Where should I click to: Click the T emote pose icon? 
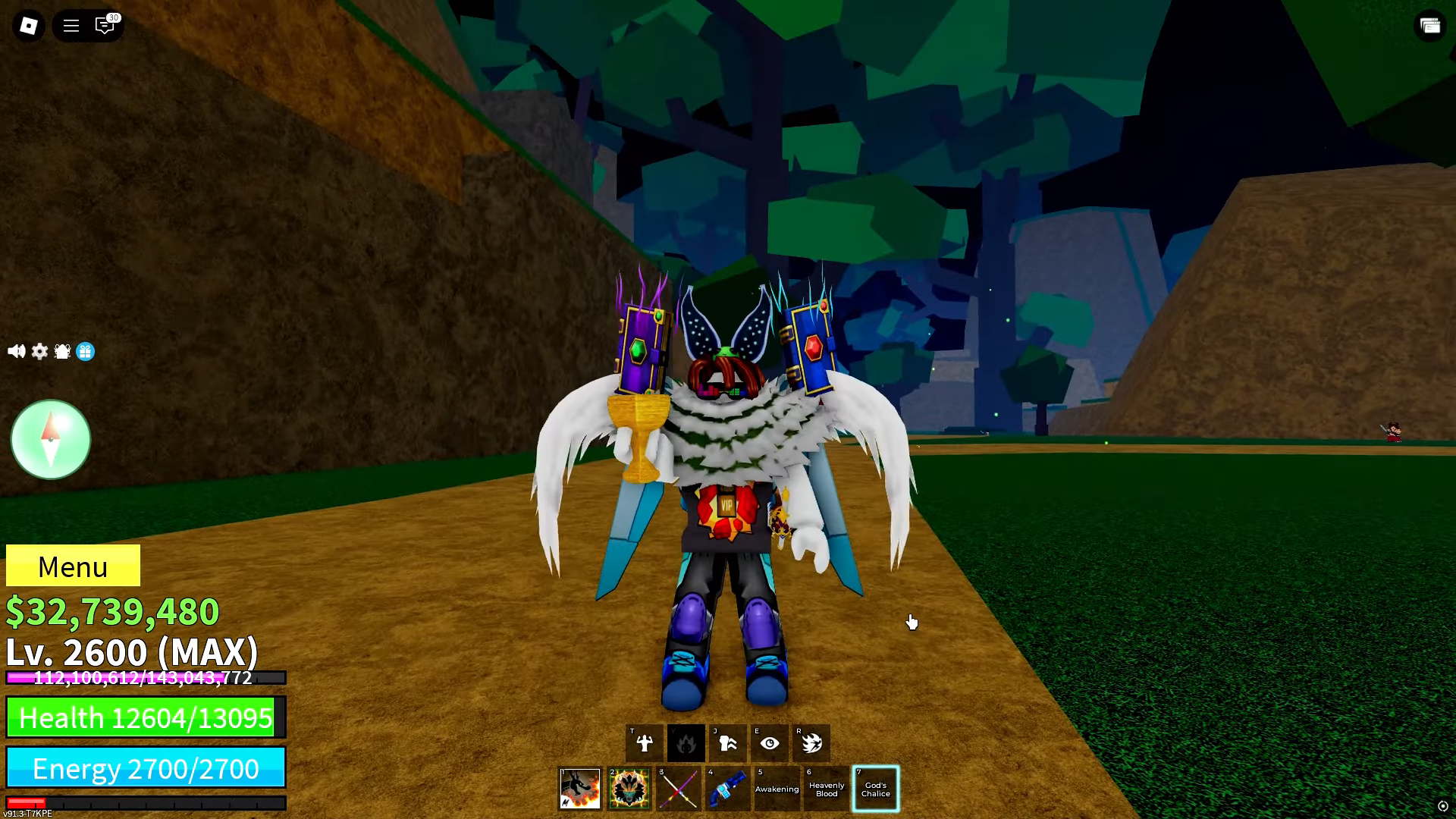click(645, 743)
